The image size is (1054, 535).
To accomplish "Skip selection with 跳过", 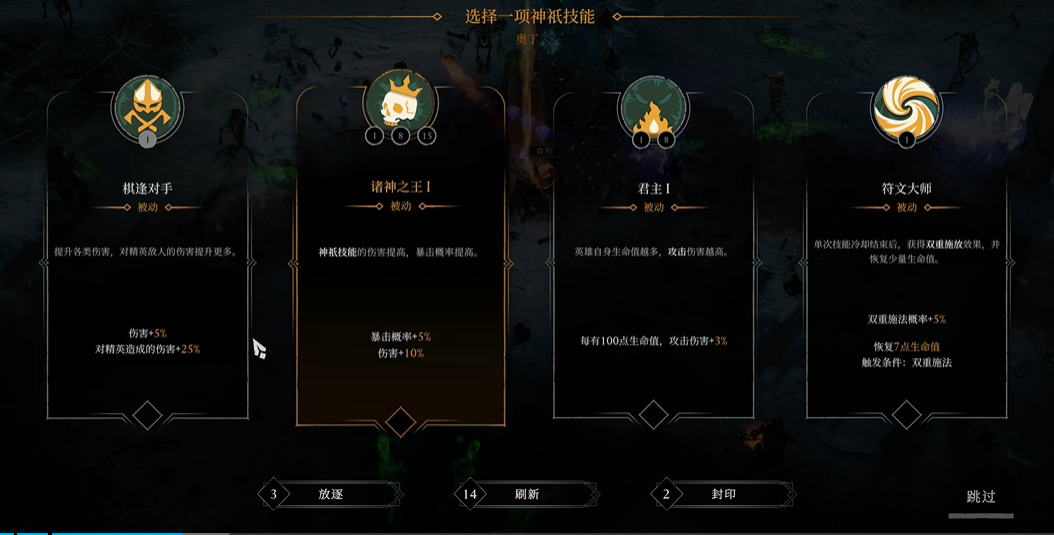I will click(x=981, y=497).
